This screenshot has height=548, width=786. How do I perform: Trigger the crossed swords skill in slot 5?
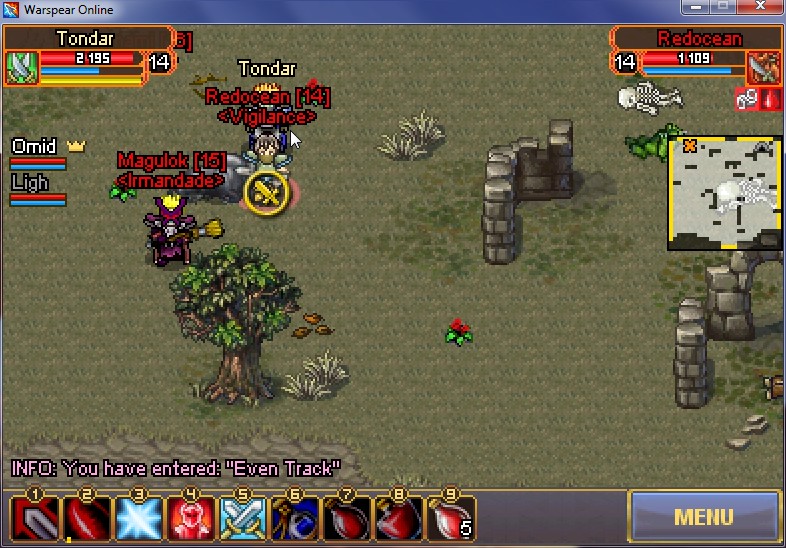coord(242,519)
